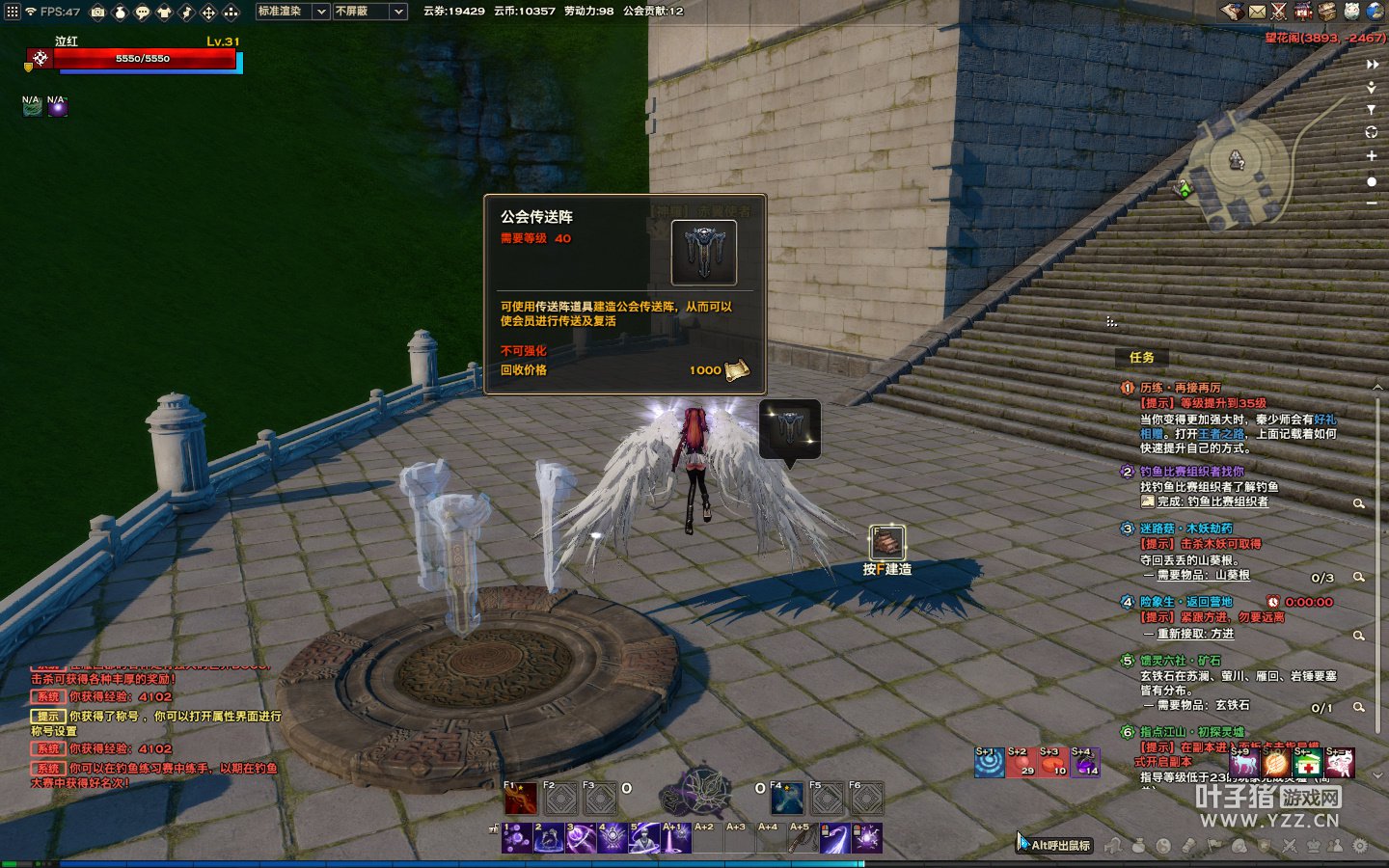Open the 不屏蔽 blocking dropdown
The image size is (1389, 868).
click(369, 12)
